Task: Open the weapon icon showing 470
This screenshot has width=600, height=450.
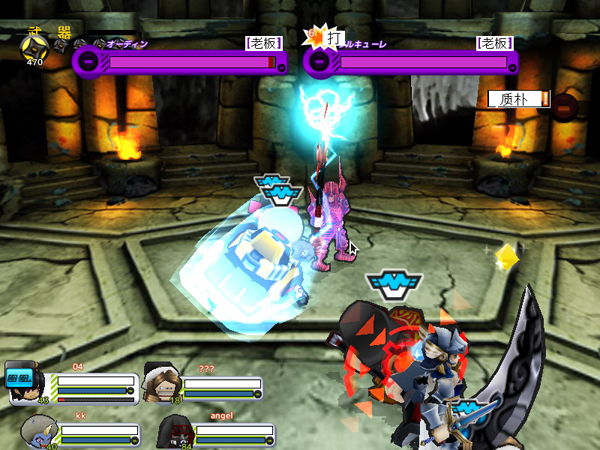Action: [x=35, y=45]
